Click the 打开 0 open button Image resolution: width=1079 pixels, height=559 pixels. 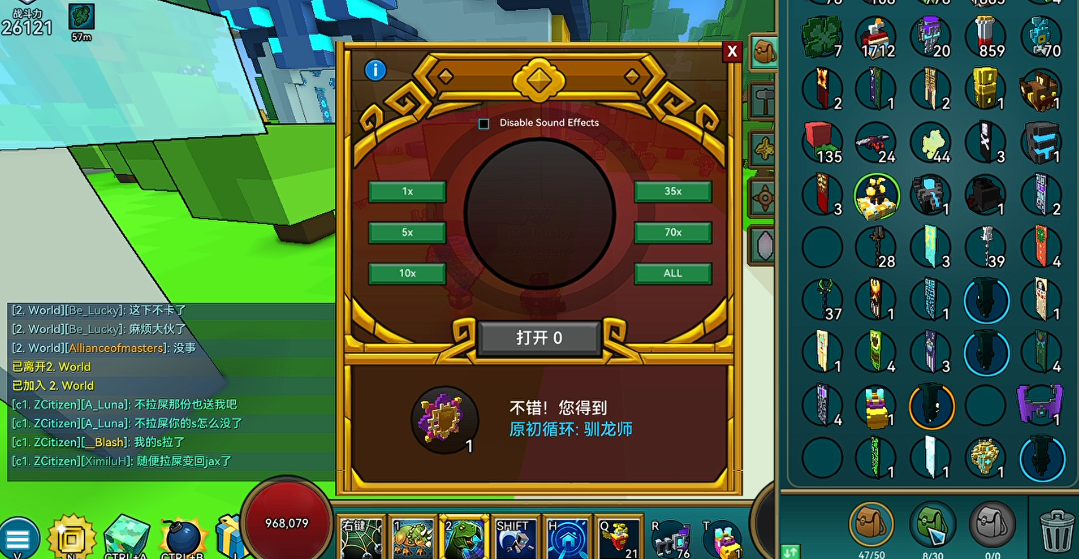(539, 338)
